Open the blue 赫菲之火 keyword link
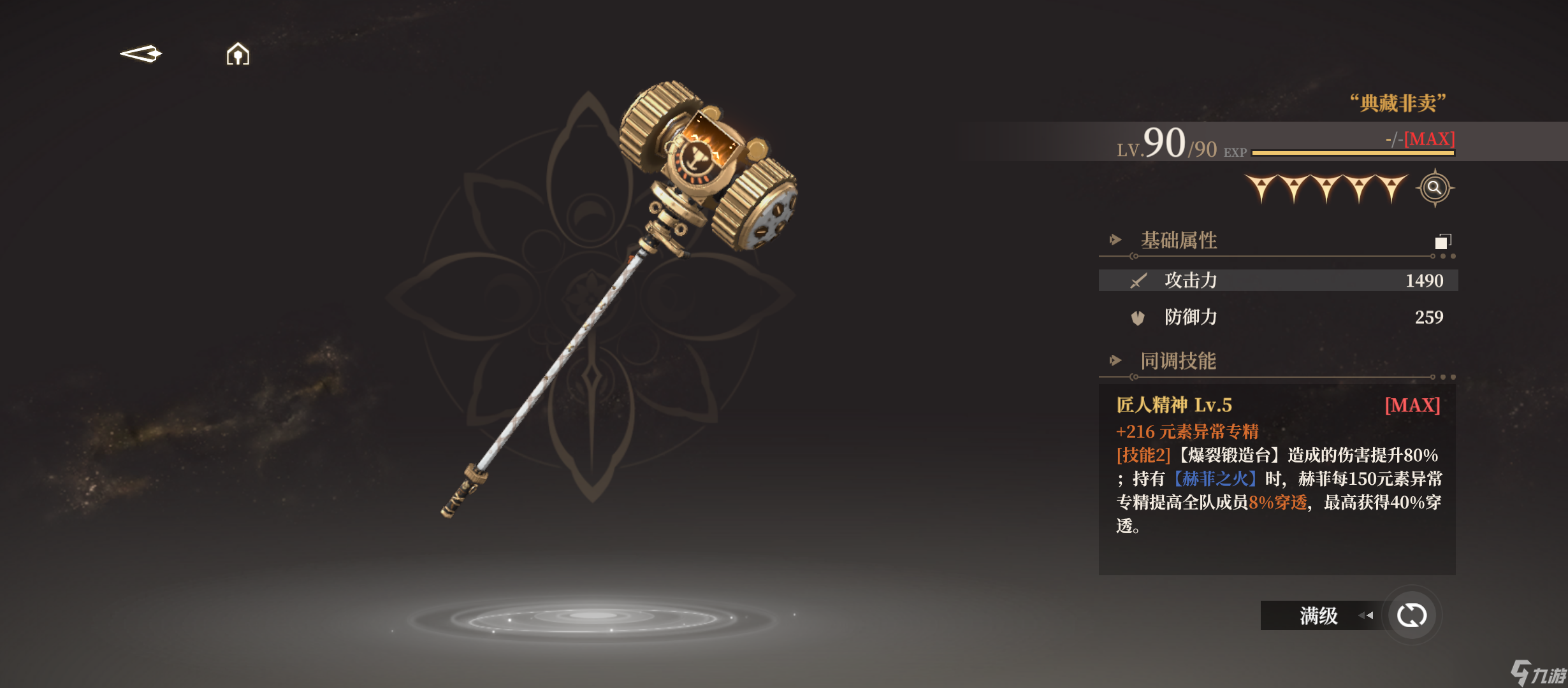The image size is (1568, 688). point(1215,479)
